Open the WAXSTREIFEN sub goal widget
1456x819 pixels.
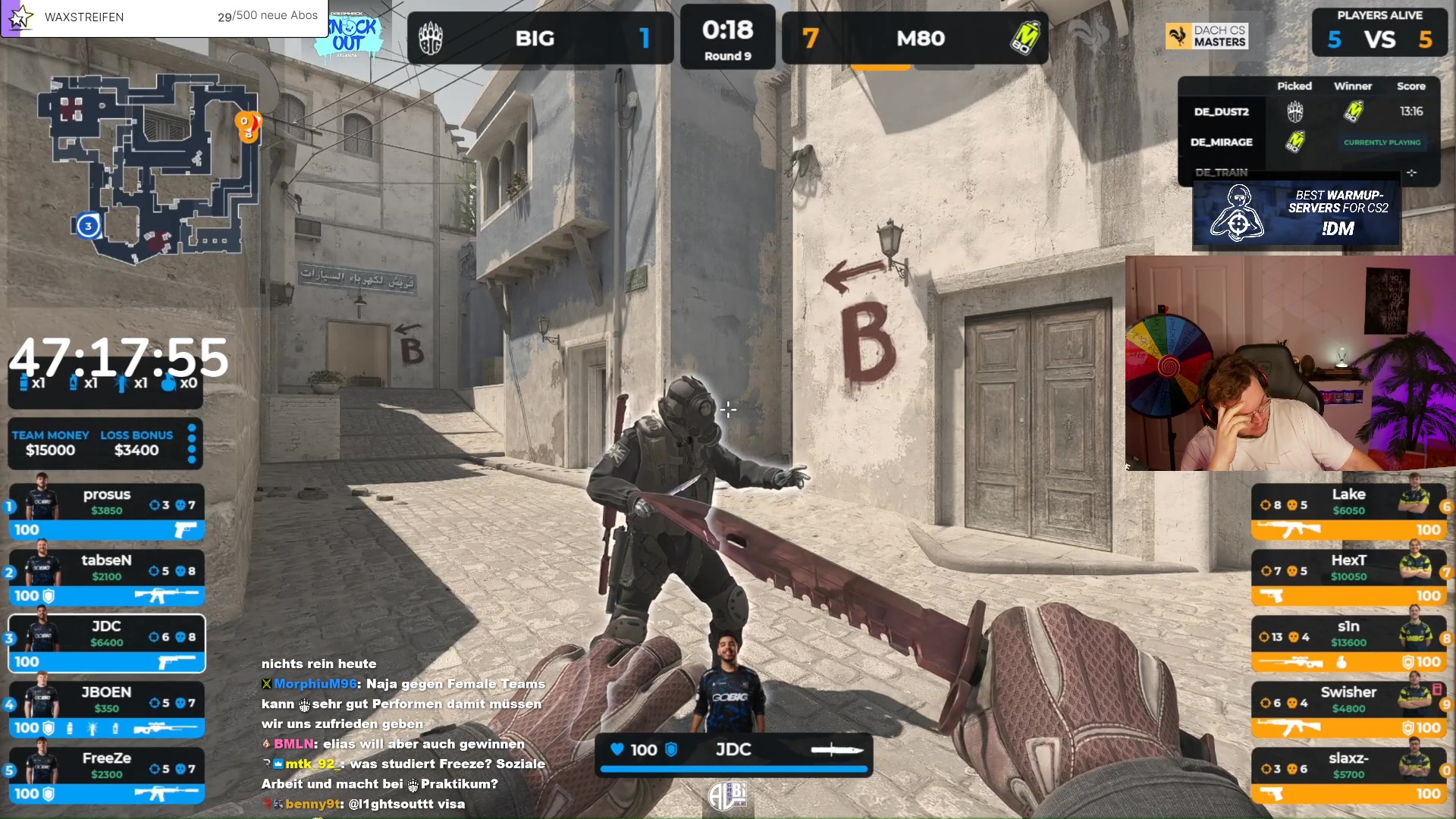(x=164, y=17)
